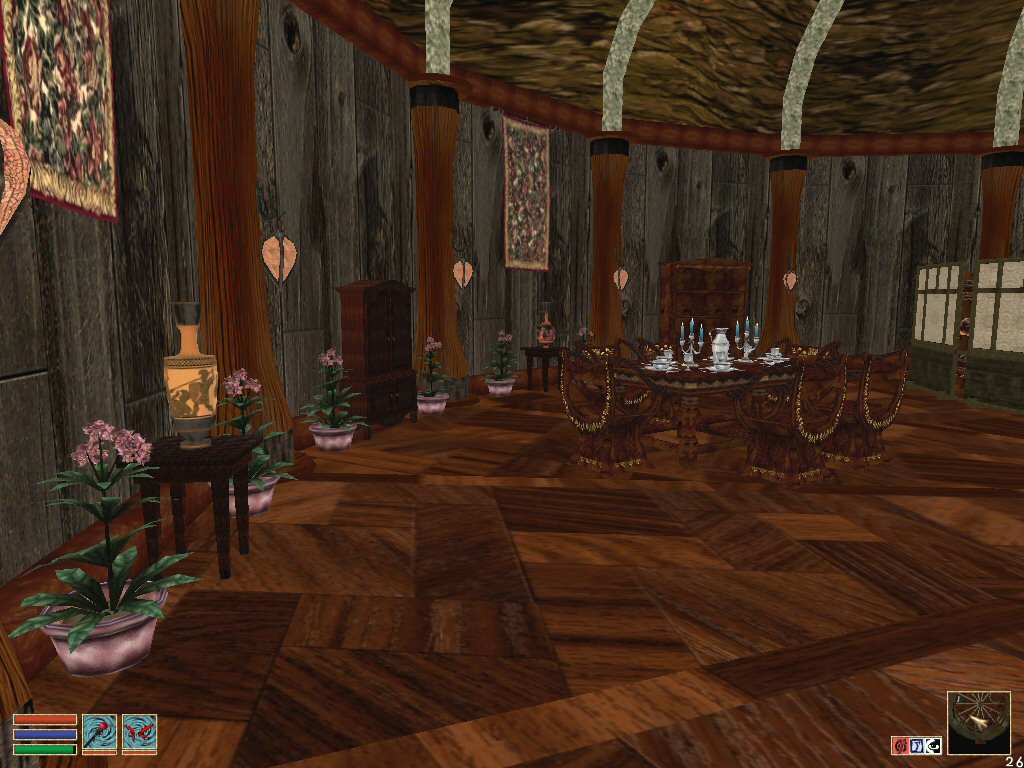
Task: Inspect the black-and-white eye effect icon
Action: point(933,745)
